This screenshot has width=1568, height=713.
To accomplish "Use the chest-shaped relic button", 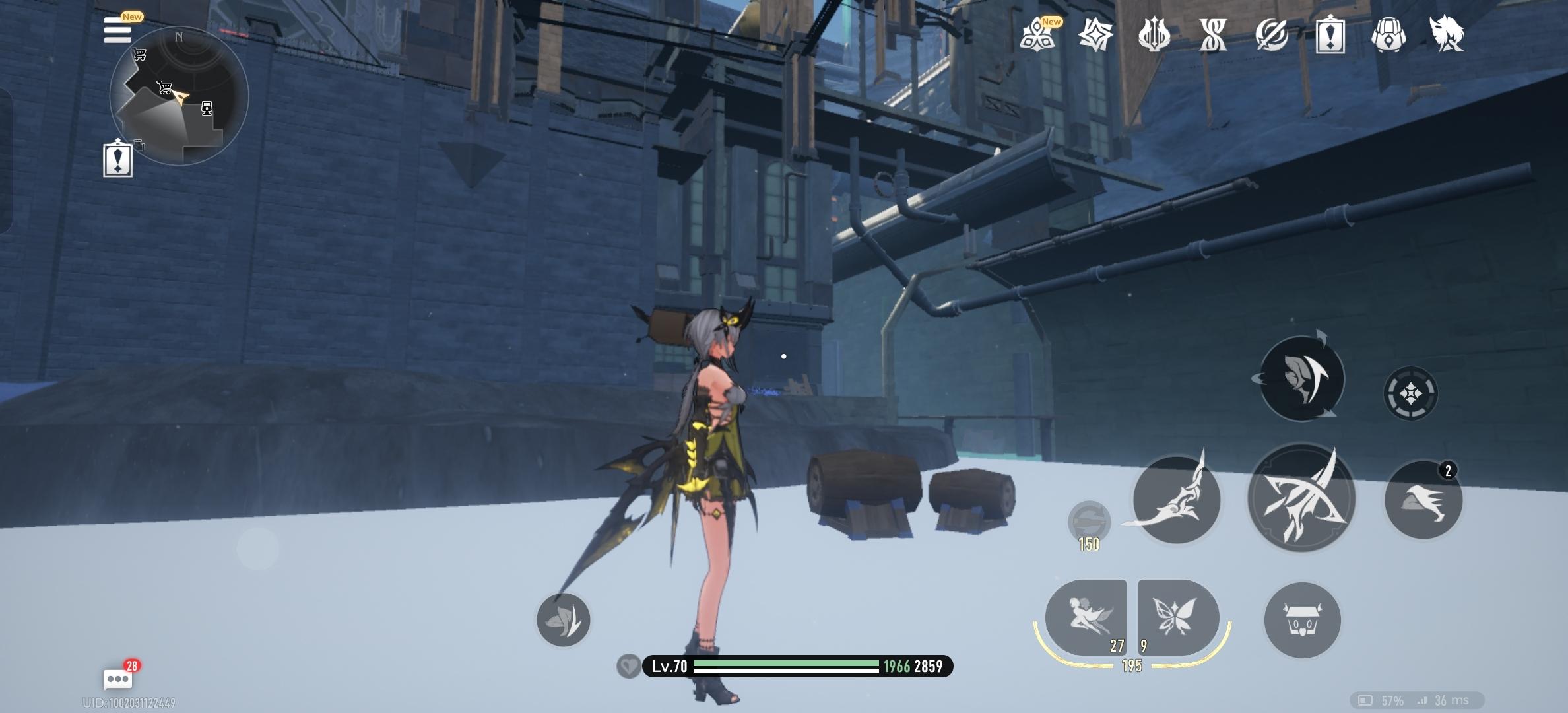I will (x=1302, y=621).
